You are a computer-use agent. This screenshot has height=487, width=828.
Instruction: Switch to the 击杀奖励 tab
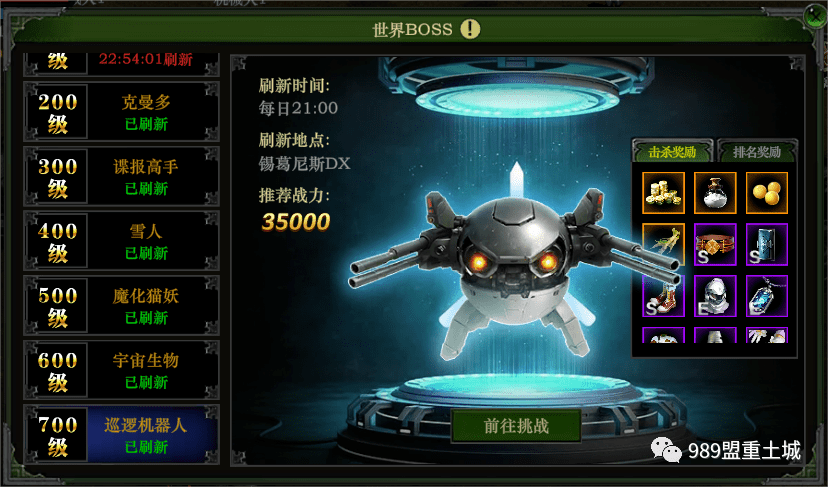point(671,152)
